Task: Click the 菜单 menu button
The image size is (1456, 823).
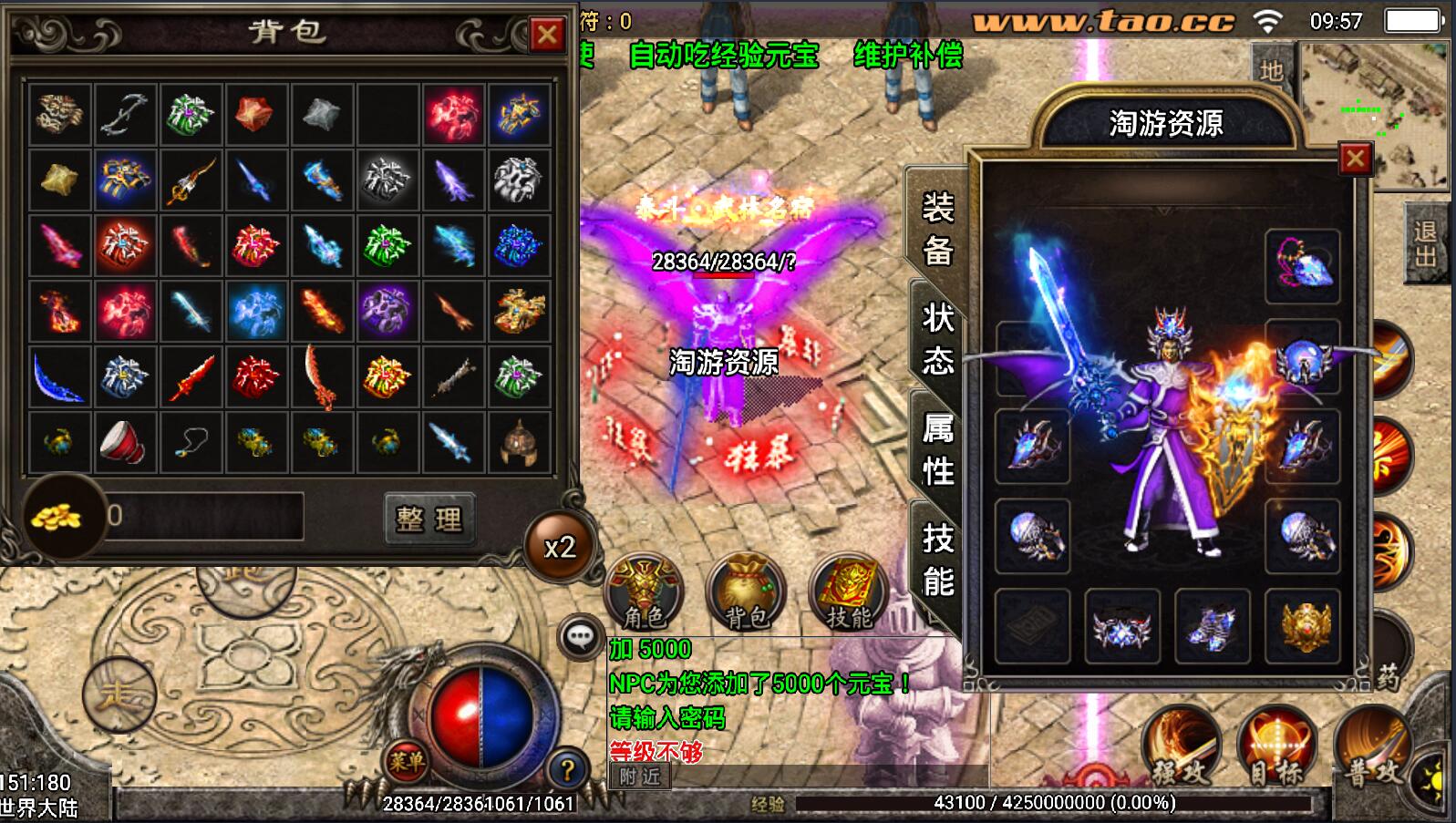Action: [405, 761]
